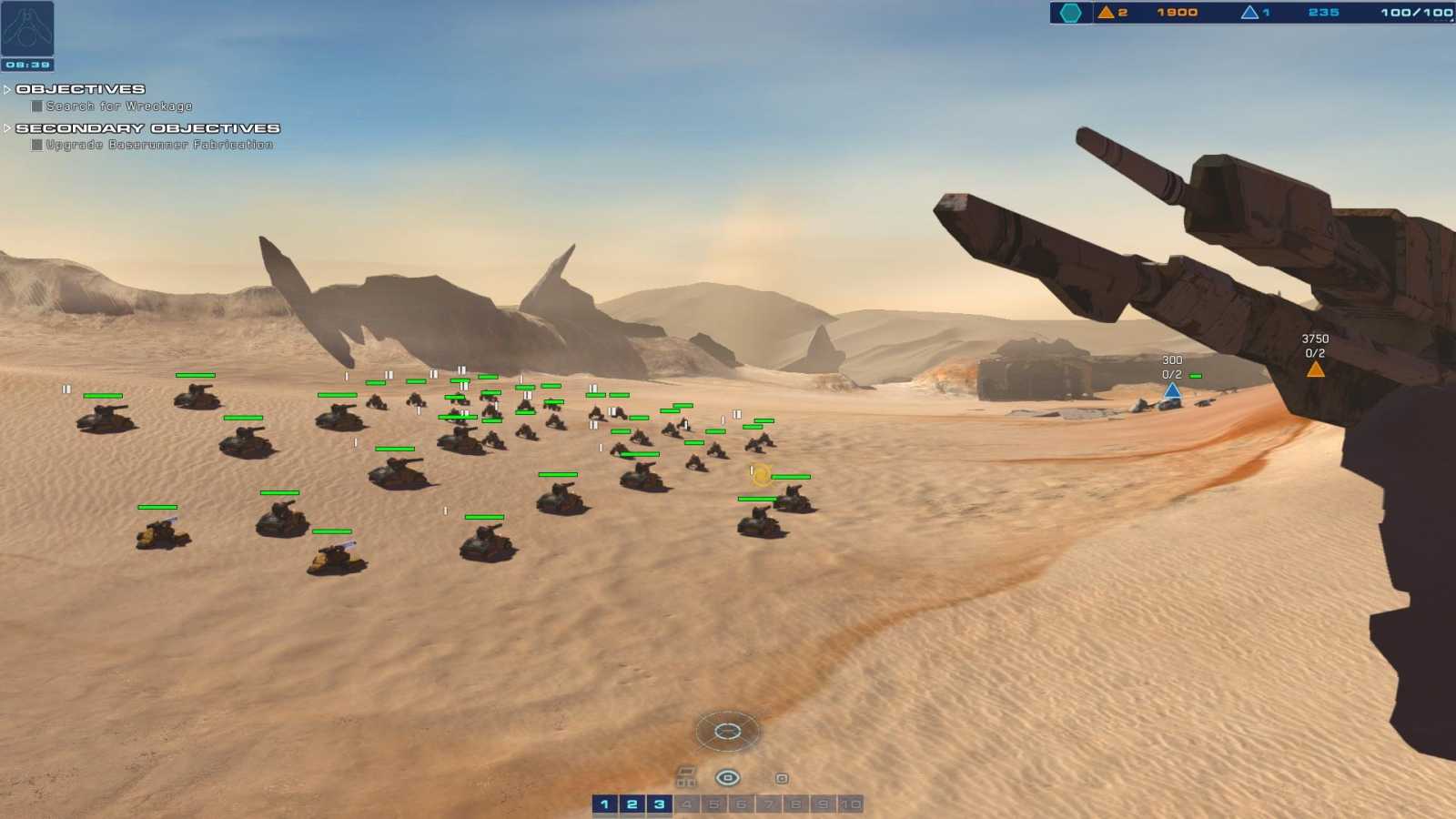
Task: Toggle the yellow selection marker on the tank
Action: pyautogui.click(x=761, y=474)
